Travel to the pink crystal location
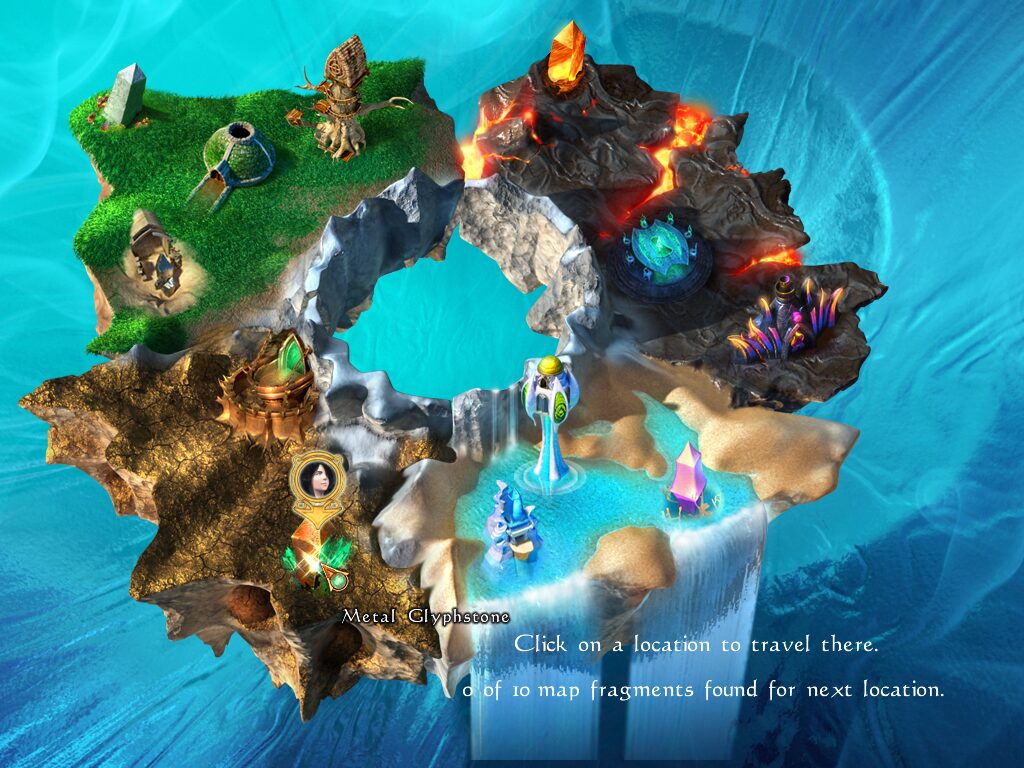The width and height of the screenshot is (1024, 768). (x=687, y=479)
